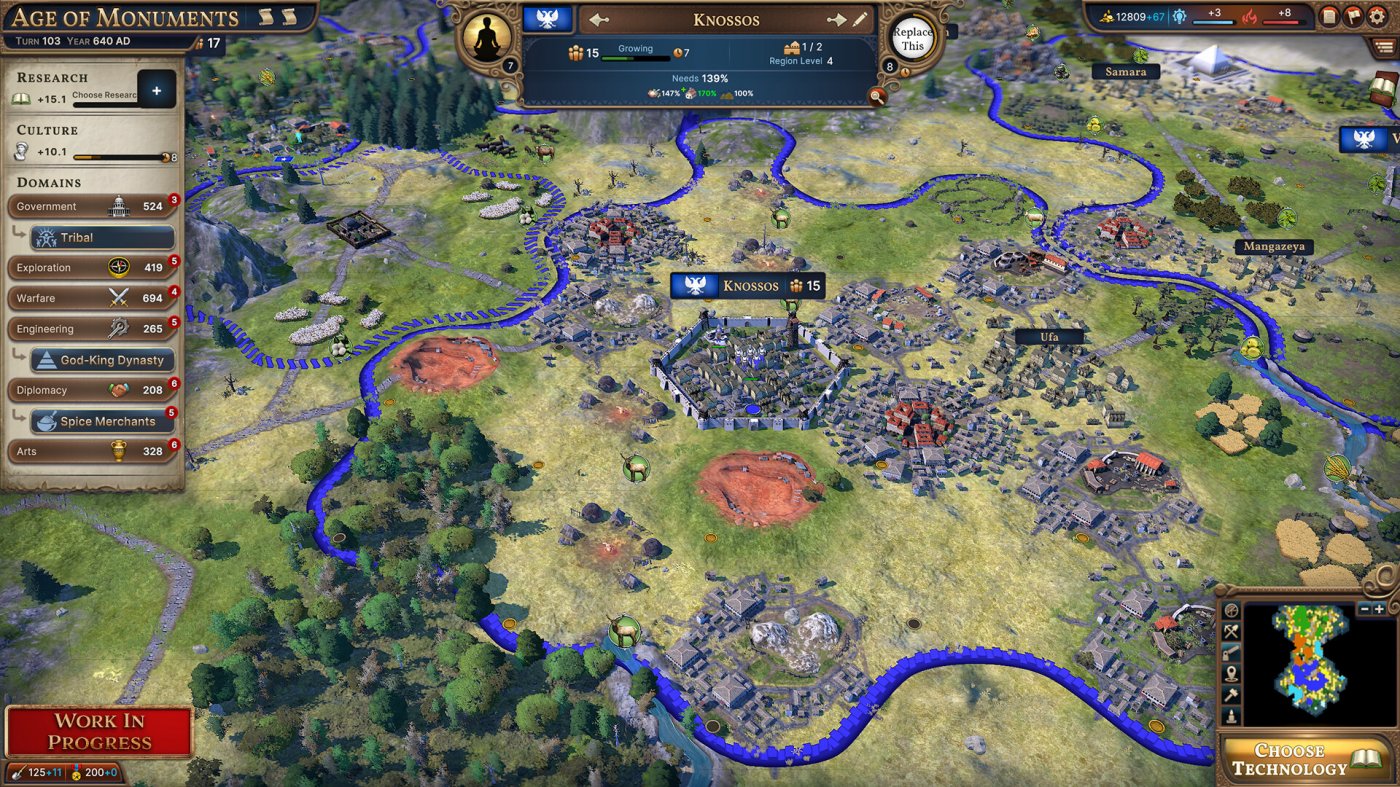
Task: Click the Knossos banner on the map
Action: pos(749,285)
